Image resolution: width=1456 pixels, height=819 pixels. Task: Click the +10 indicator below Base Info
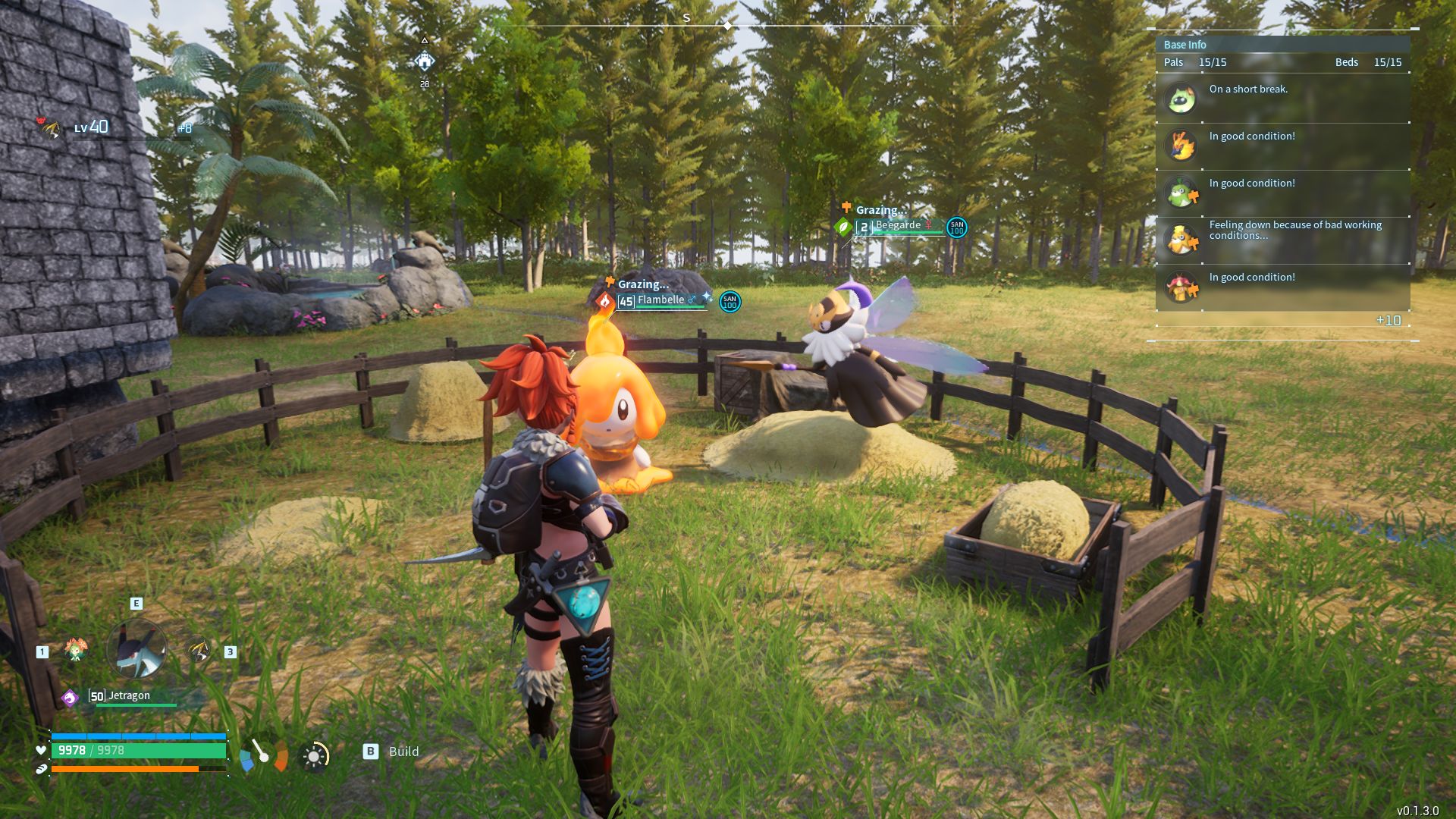1390,321
